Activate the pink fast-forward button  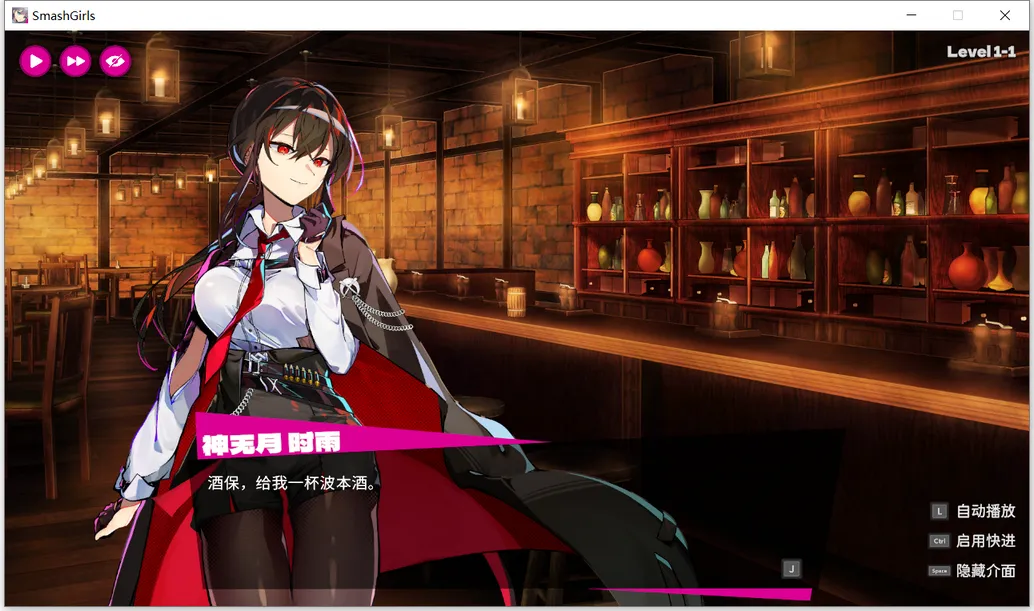click(x=75, y=61)
